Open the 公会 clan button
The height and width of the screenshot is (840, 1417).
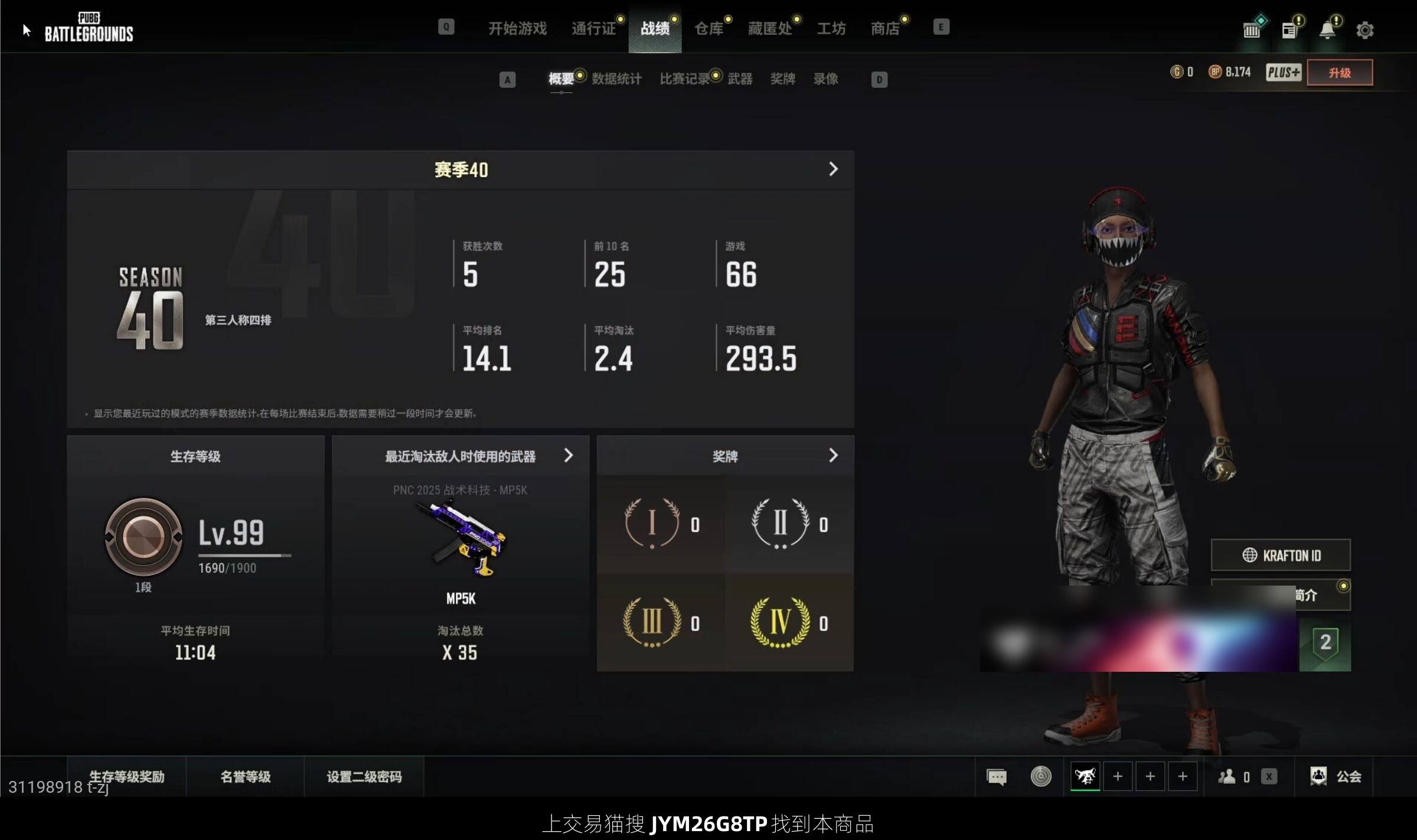click(1336, 776)
